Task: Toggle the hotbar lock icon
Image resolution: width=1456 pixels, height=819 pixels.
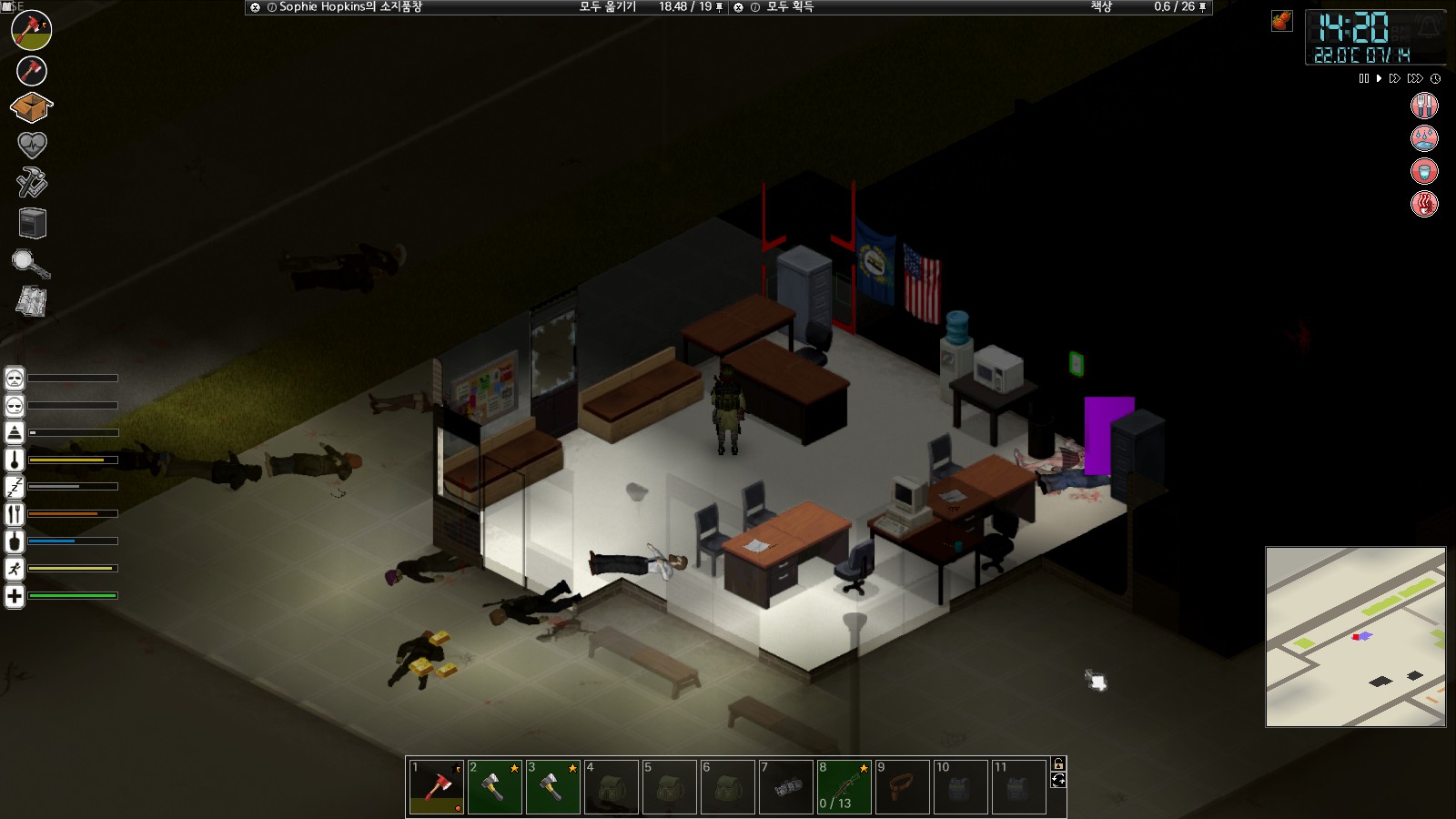Action: tap(1058, 764)
